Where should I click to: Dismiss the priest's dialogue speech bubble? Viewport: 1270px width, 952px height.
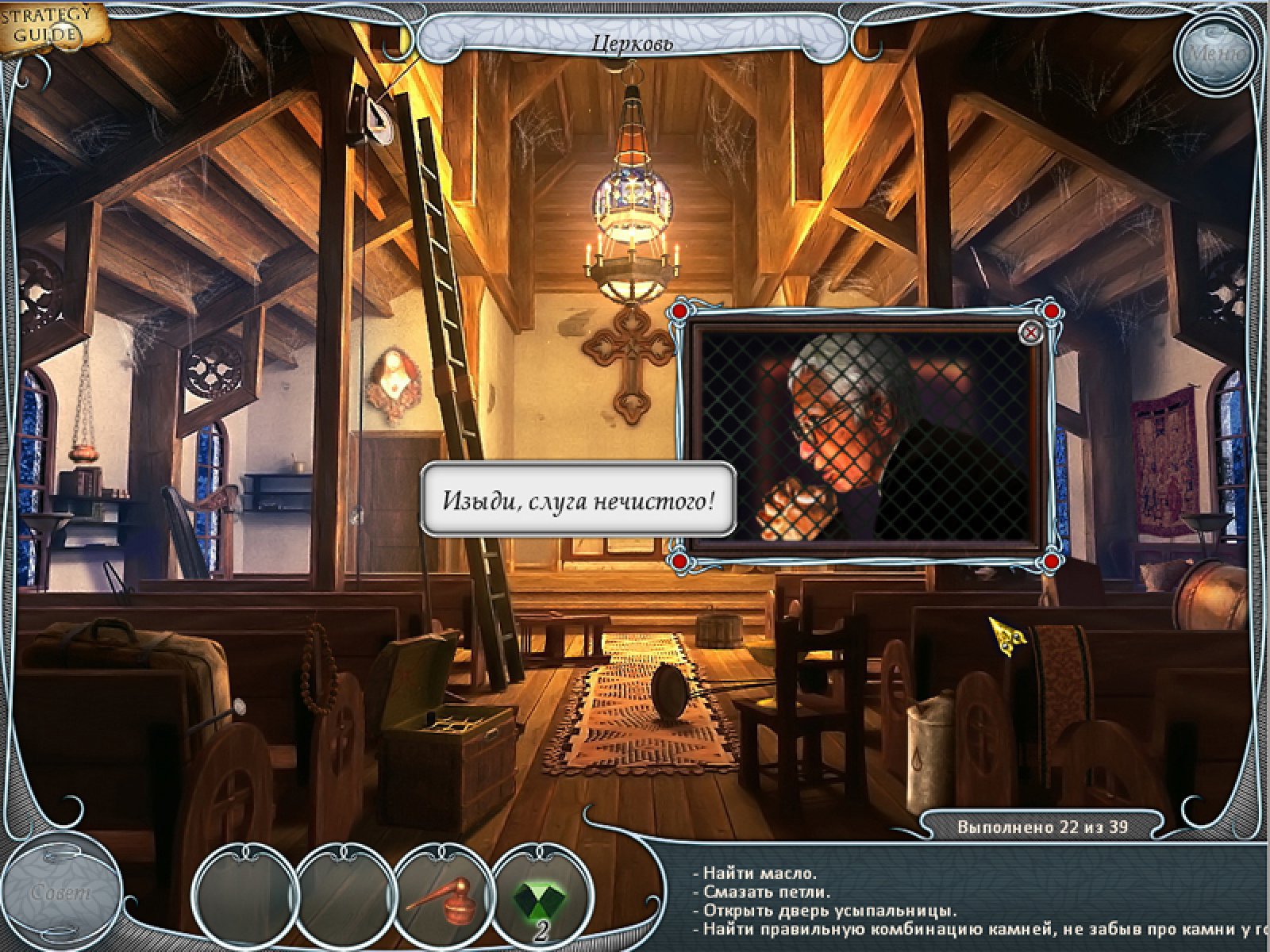point(579,500)
